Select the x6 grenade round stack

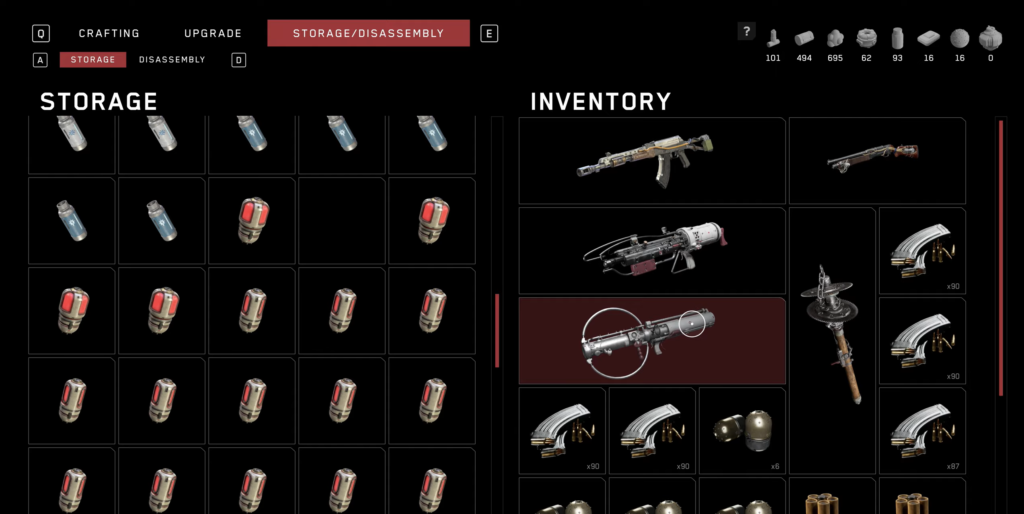(742, 430)
